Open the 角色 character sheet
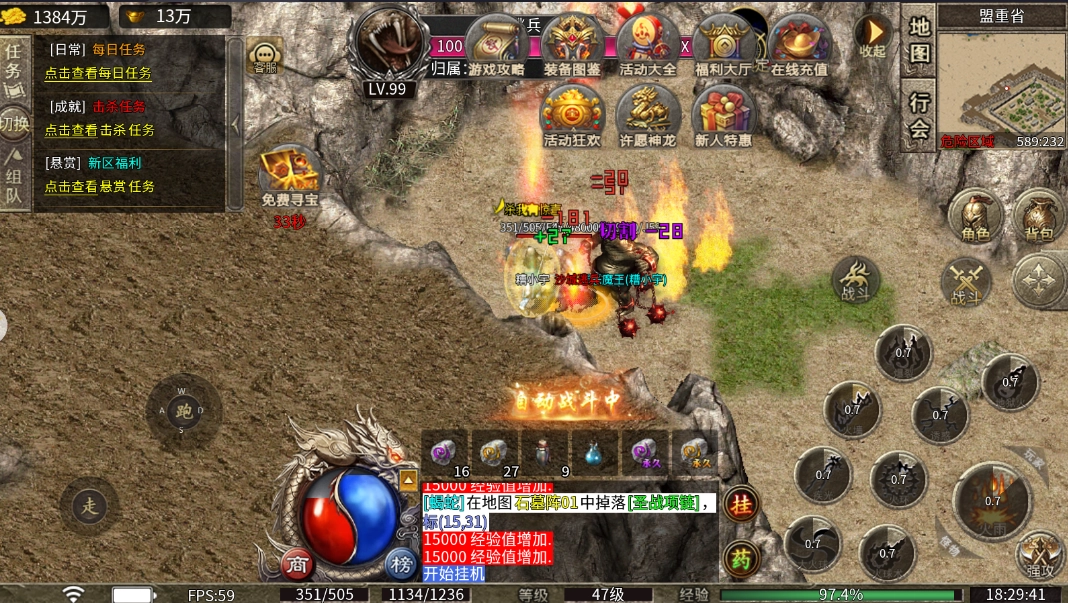The height and width of the screenshot is (603, 1068). point(975,217)
